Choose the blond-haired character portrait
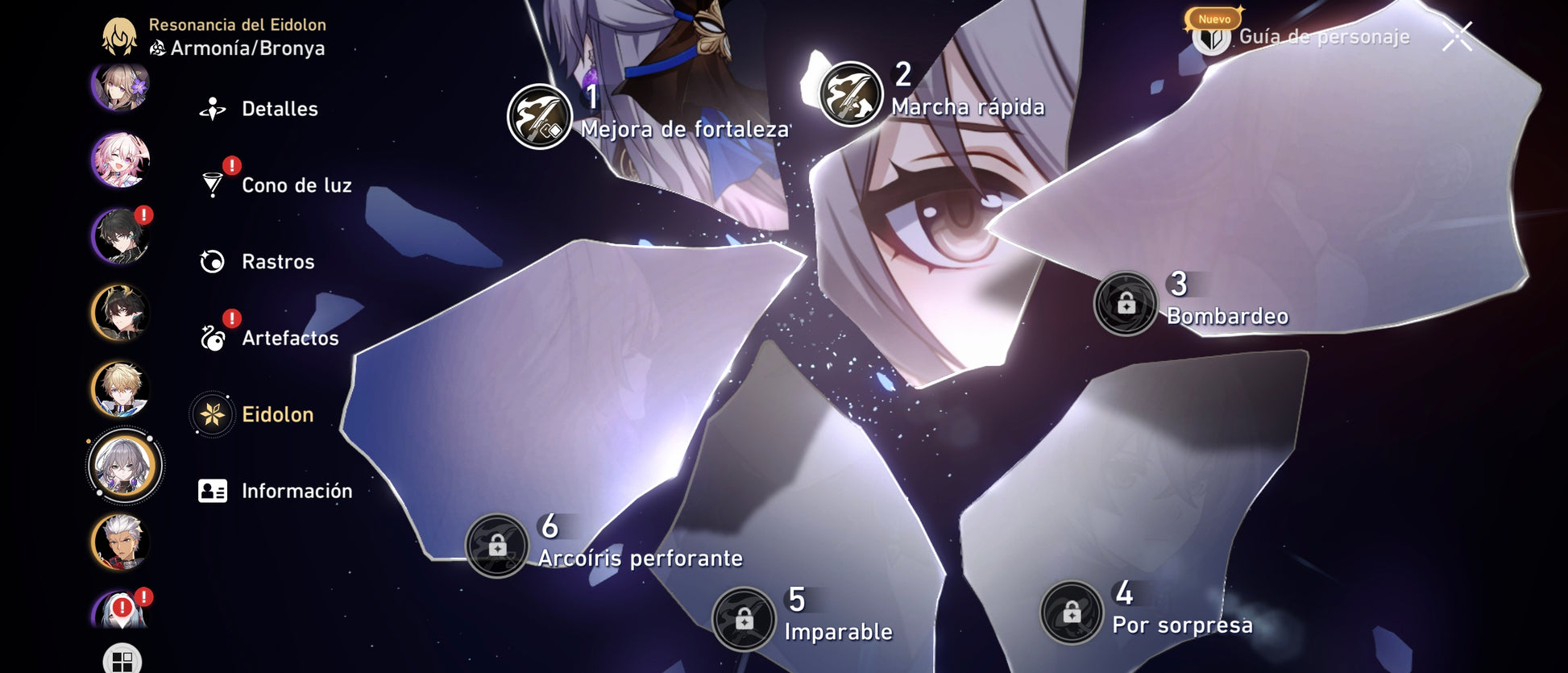The width and height of the screenshot is (1568, 673). 121,389
